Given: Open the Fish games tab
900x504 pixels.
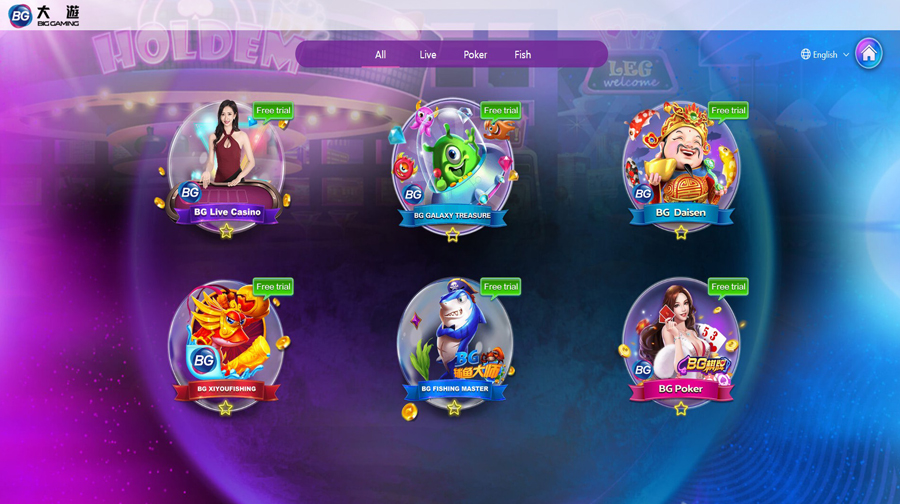Looking at the screenshot, I should pyautogui.click(x=522, y=55).
